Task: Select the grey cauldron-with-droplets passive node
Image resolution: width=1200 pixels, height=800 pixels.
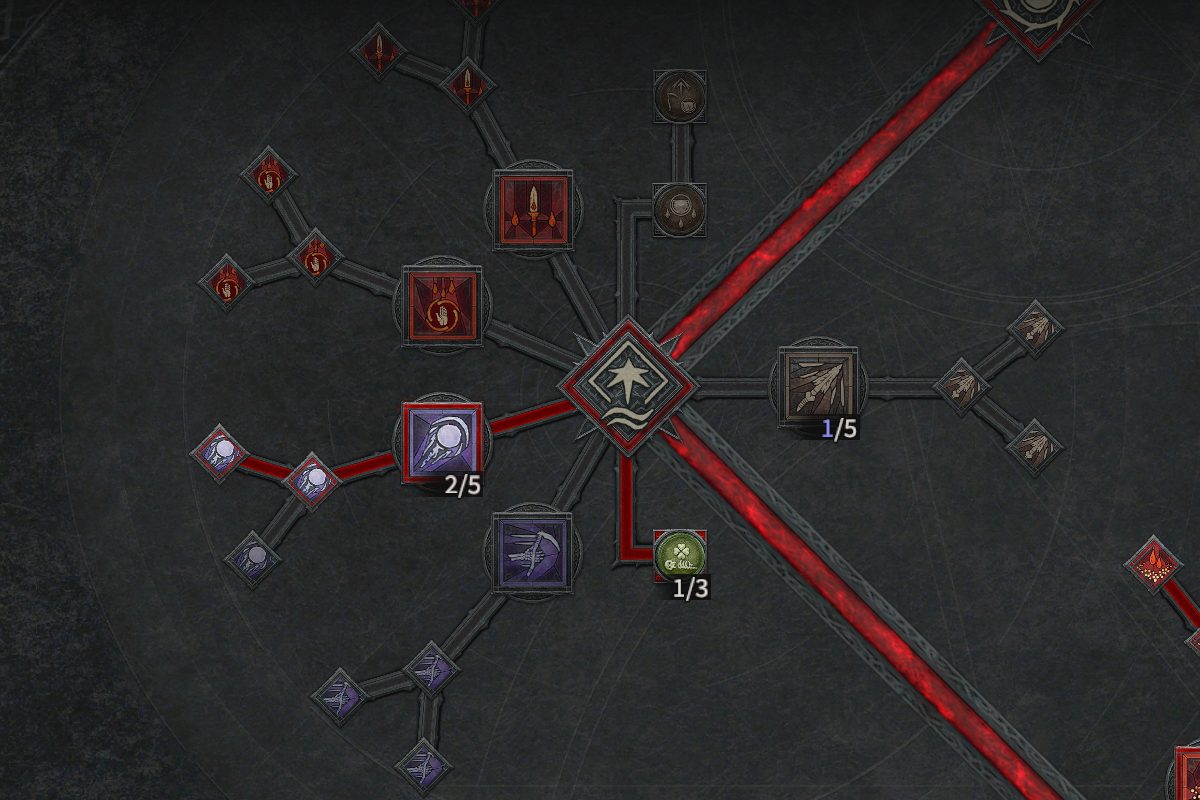Action: point(680,210)
